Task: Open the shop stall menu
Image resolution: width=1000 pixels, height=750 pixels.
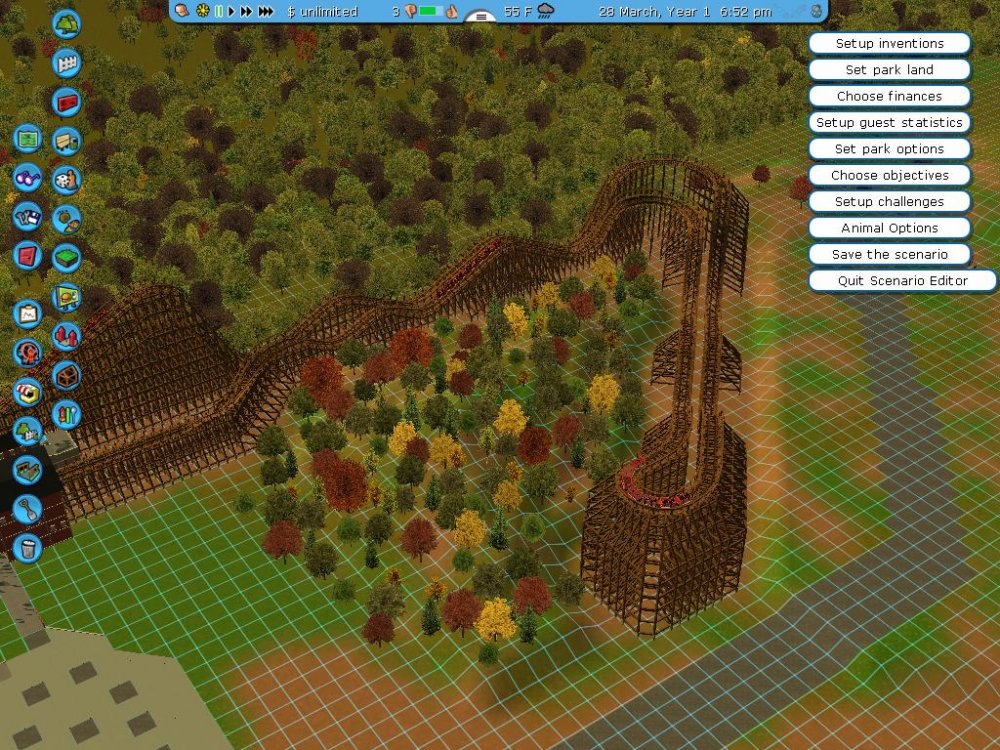Action: point(28,392)
